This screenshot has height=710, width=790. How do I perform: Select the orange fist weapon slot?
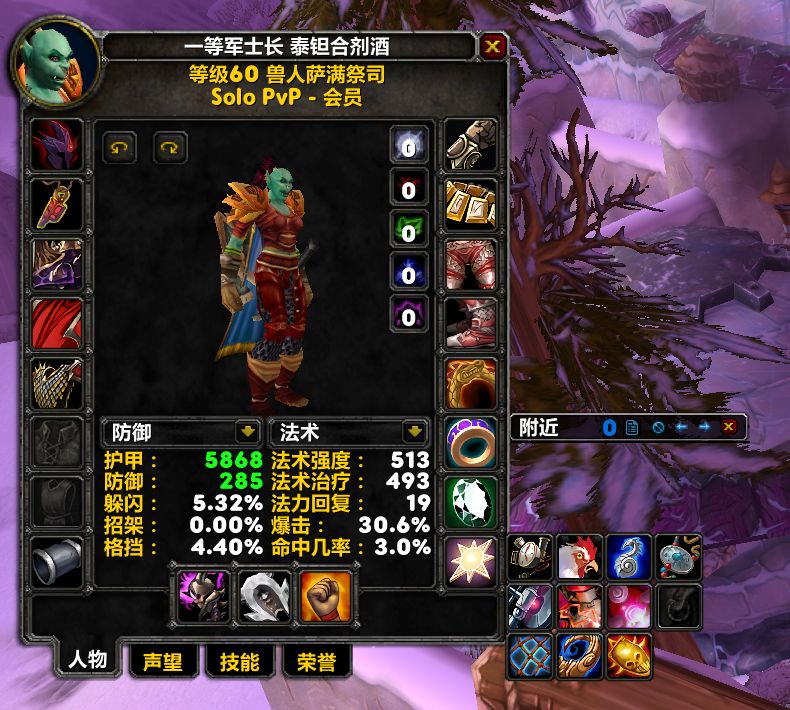(325, 596)
